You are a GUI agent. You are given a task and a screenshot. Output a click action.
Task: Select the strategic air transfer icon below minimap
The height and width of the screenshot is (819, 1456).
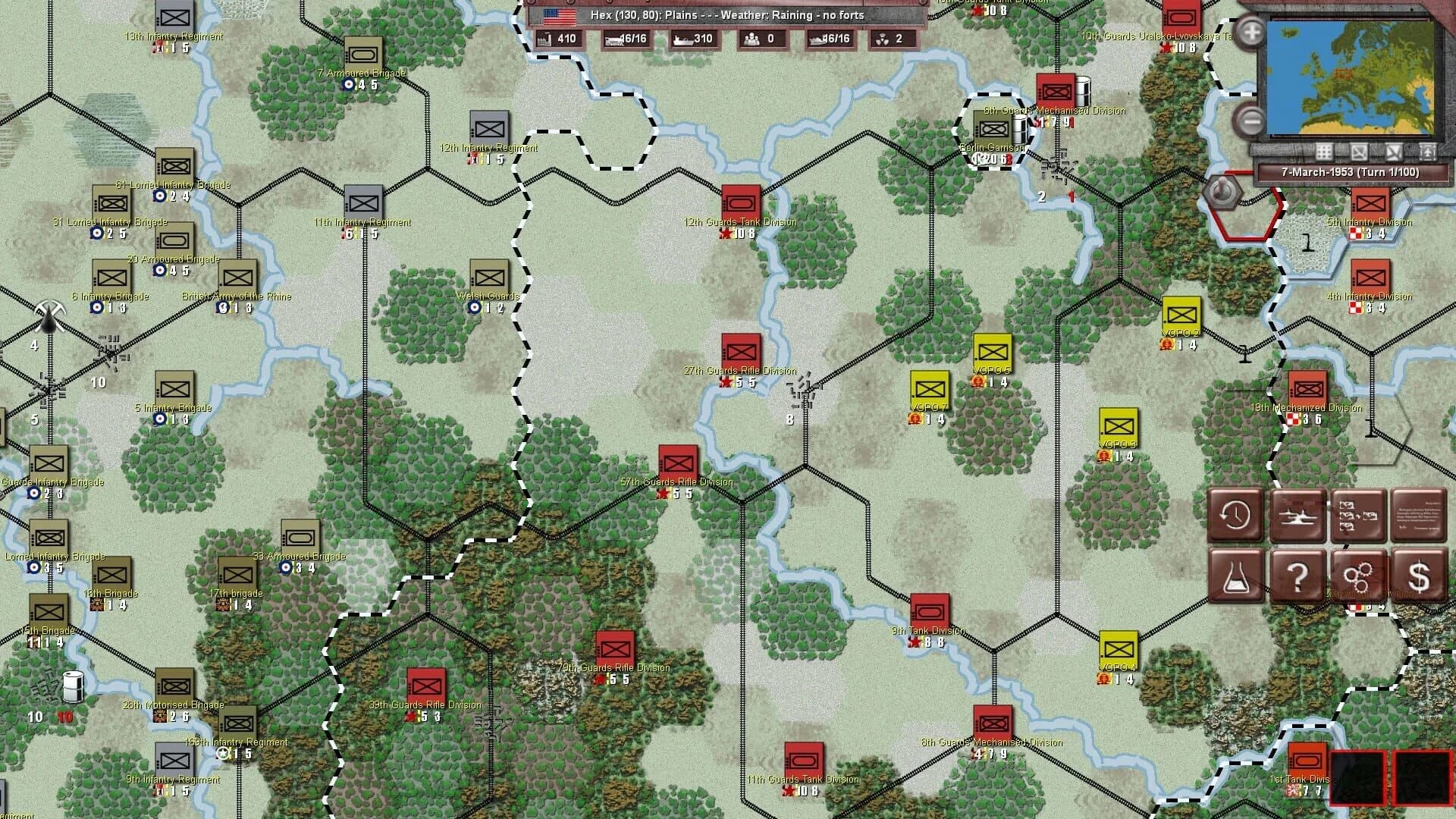1428,152
